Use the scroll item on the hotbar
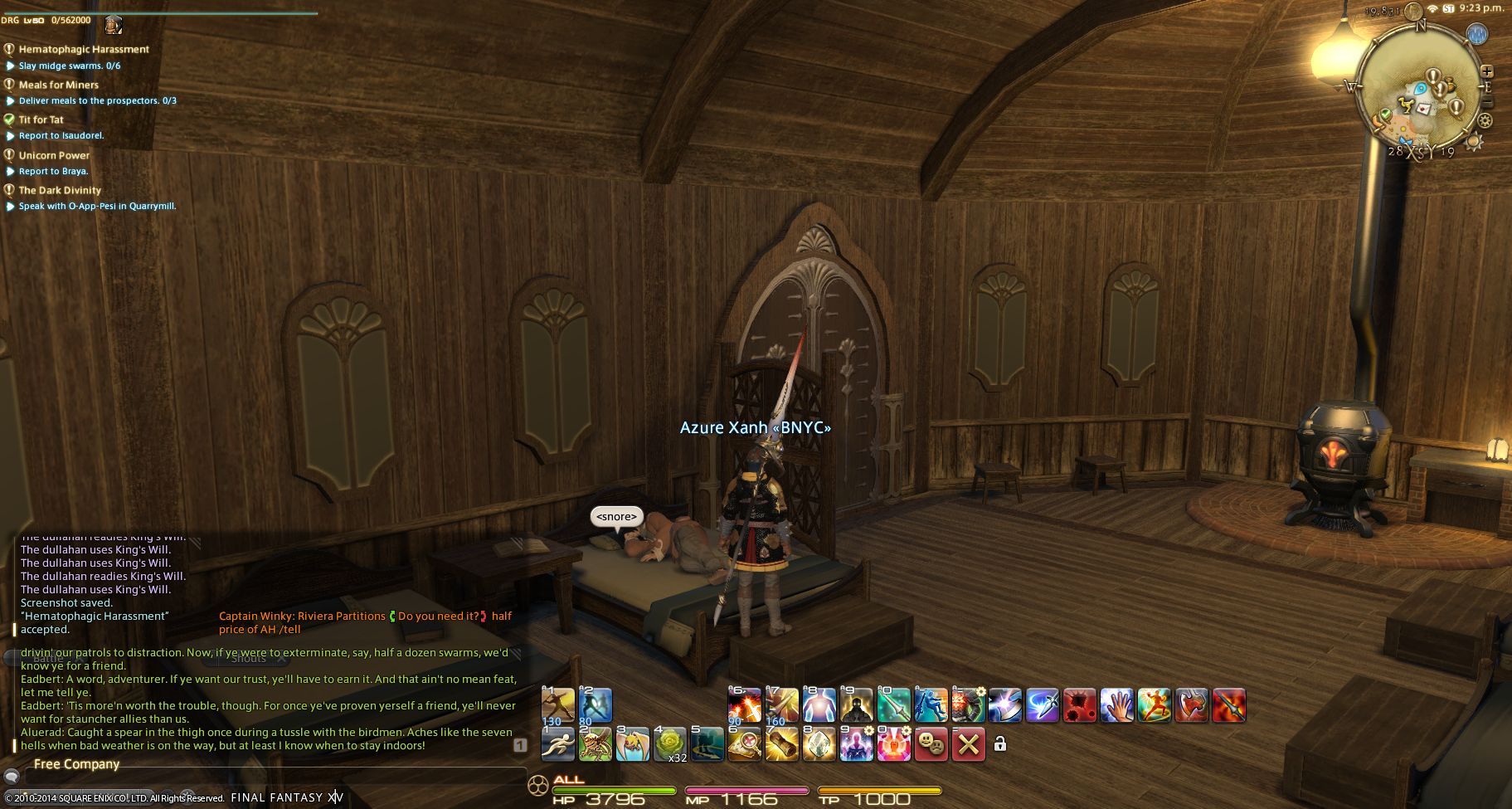Screen dimensions: 1512x809 click(x=781, y=744)
